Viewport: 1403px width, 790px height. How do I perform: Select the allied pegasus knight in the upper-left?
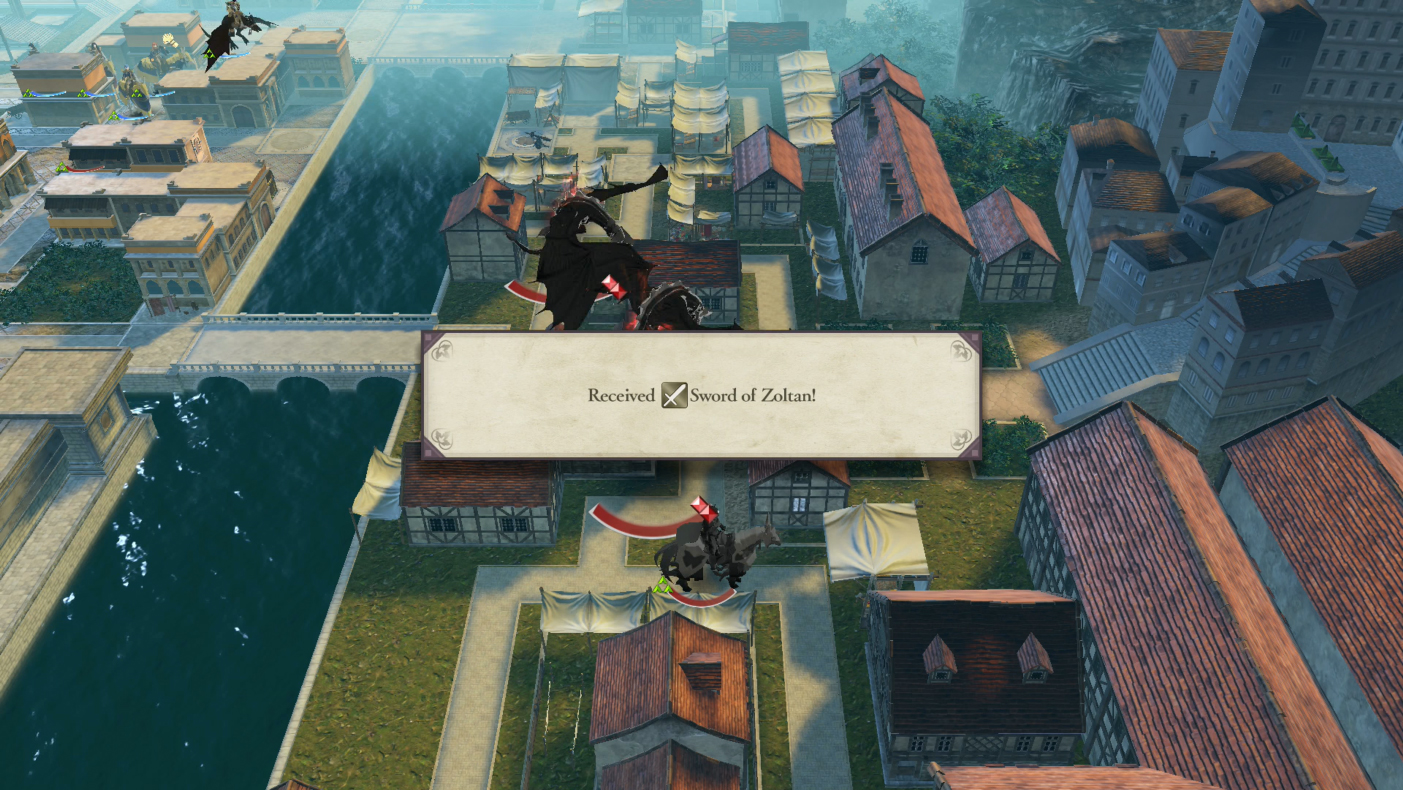pos(128,78)
